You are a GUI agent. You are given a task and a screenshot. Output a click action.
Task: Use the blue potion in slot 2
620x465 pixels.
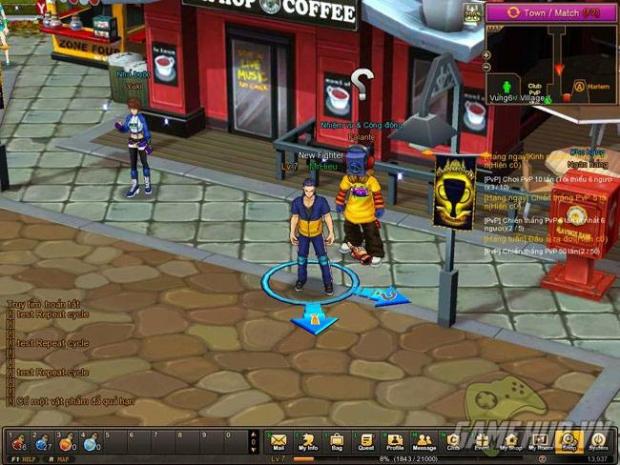click(x=41, y=441)
